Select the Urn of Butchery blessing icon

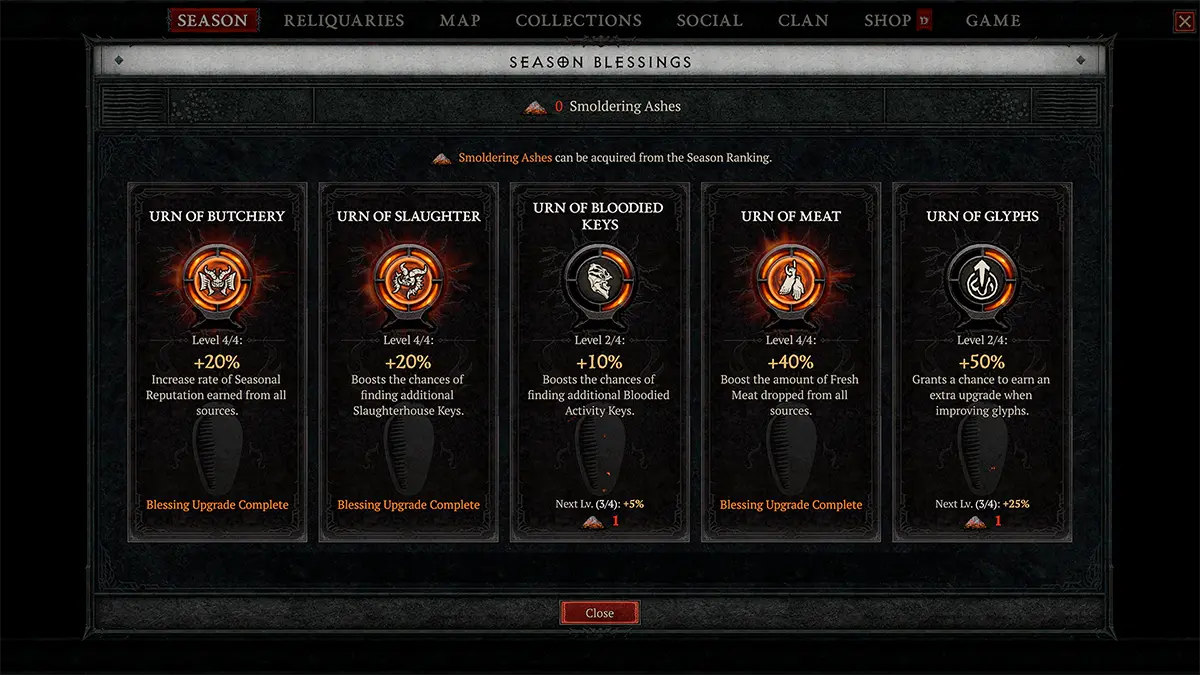pos(218,279)
